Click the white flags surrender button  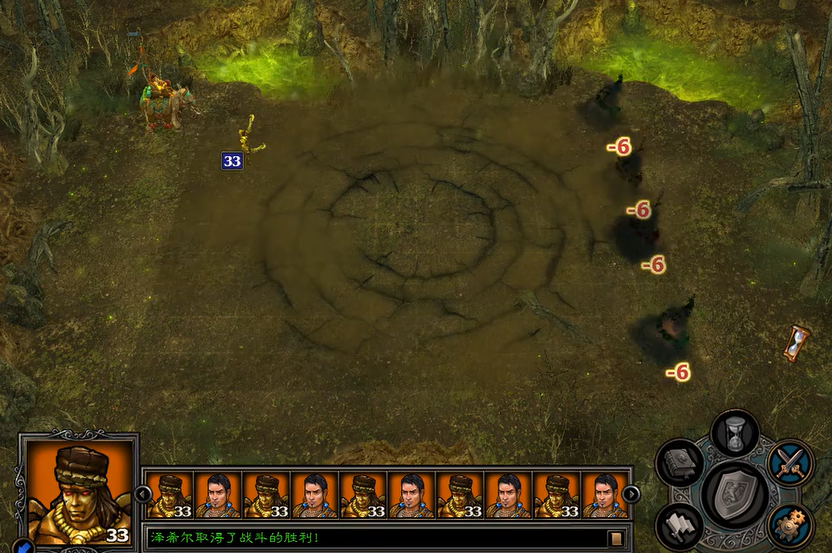click(x=680, y=525)
